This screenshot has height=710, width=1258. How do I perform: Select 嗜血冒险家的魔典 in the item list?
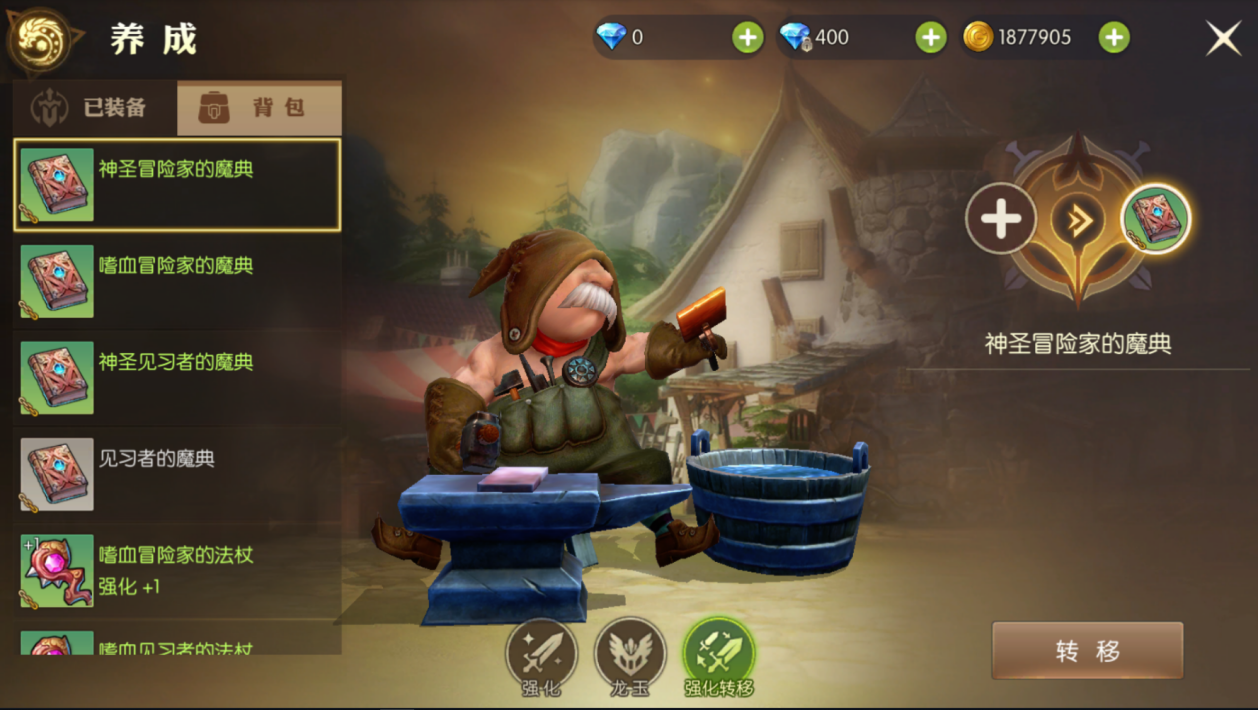177,281
